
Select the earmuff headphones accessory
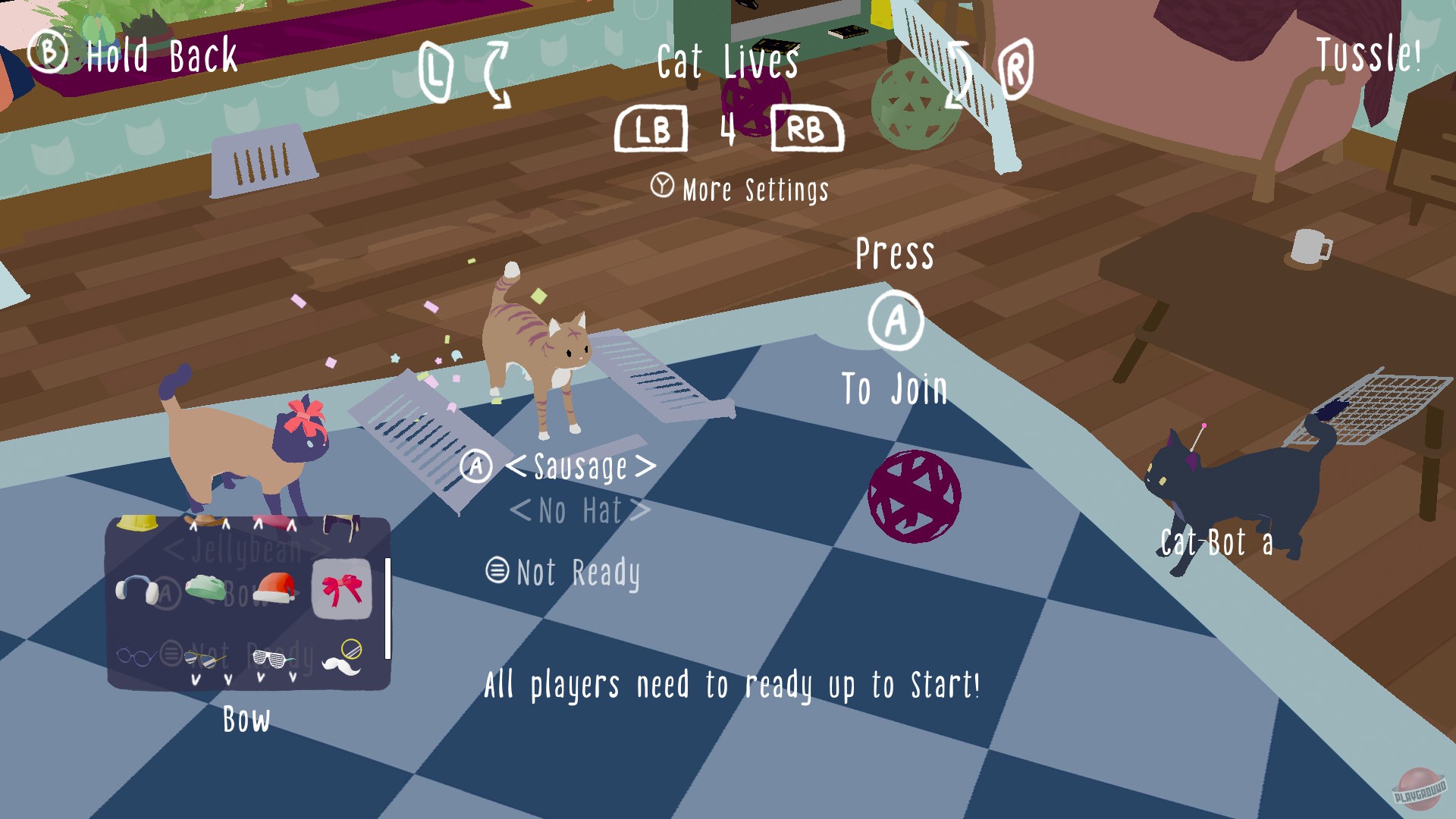pyautogui.click(x=136, y=588)
